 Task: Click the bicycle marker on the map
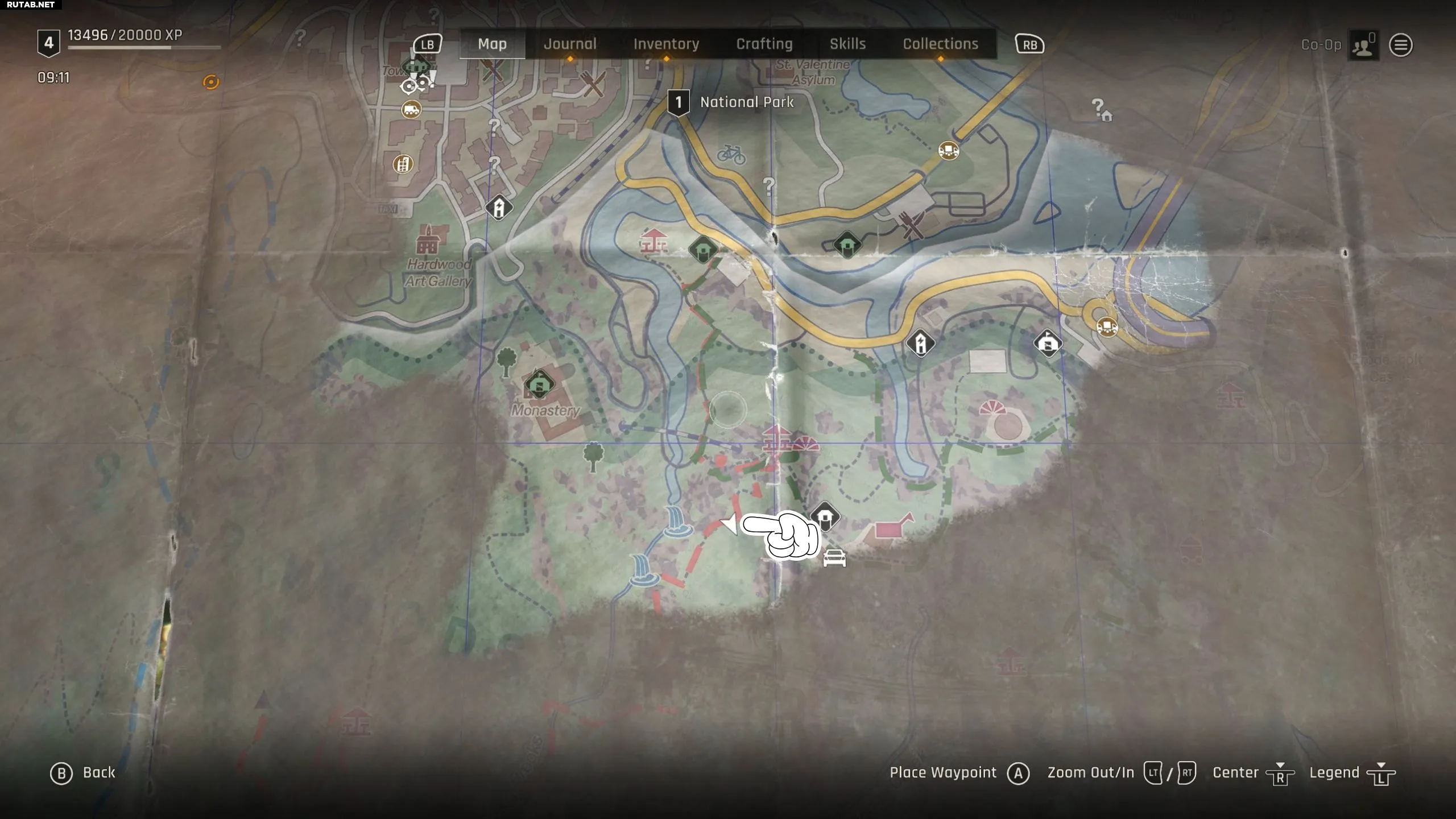point(731,154)
